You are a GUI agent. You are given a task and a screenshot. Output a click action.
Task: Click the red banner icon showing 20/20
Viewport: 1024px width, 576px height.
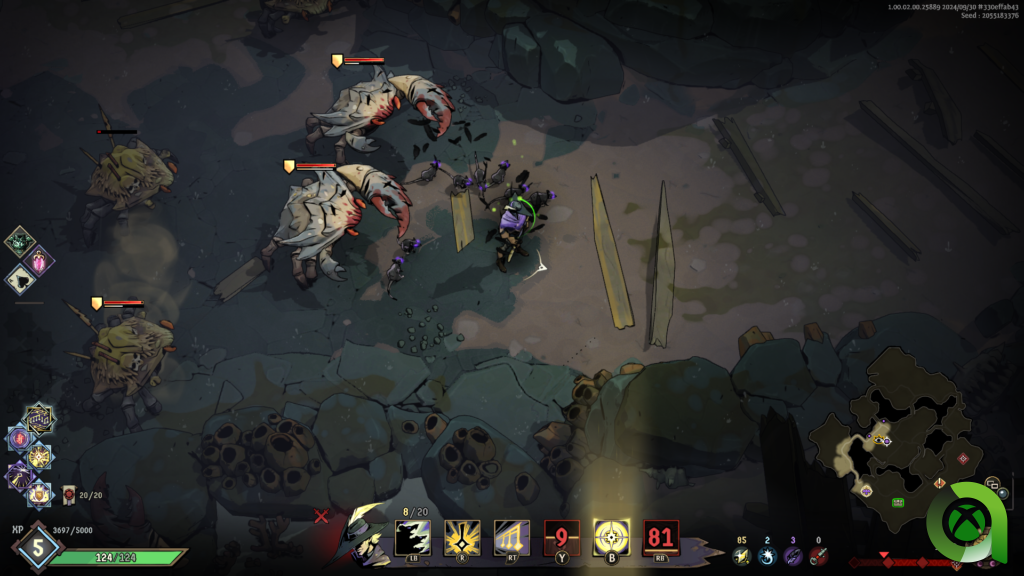click(68, 494)
